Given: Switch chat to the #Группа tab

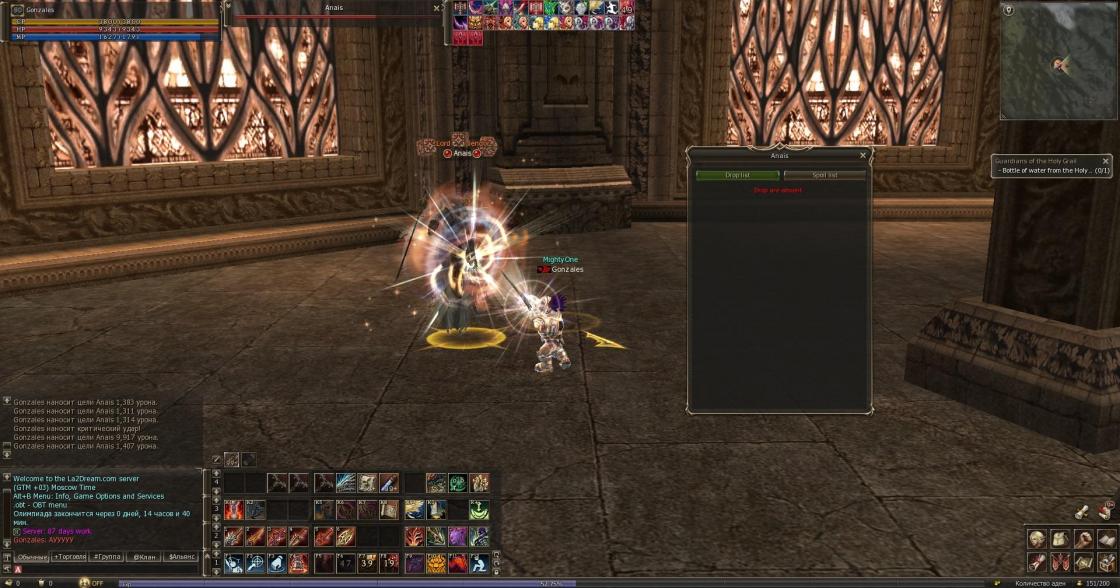Looking at the screenshot, I should click(107, 556).
